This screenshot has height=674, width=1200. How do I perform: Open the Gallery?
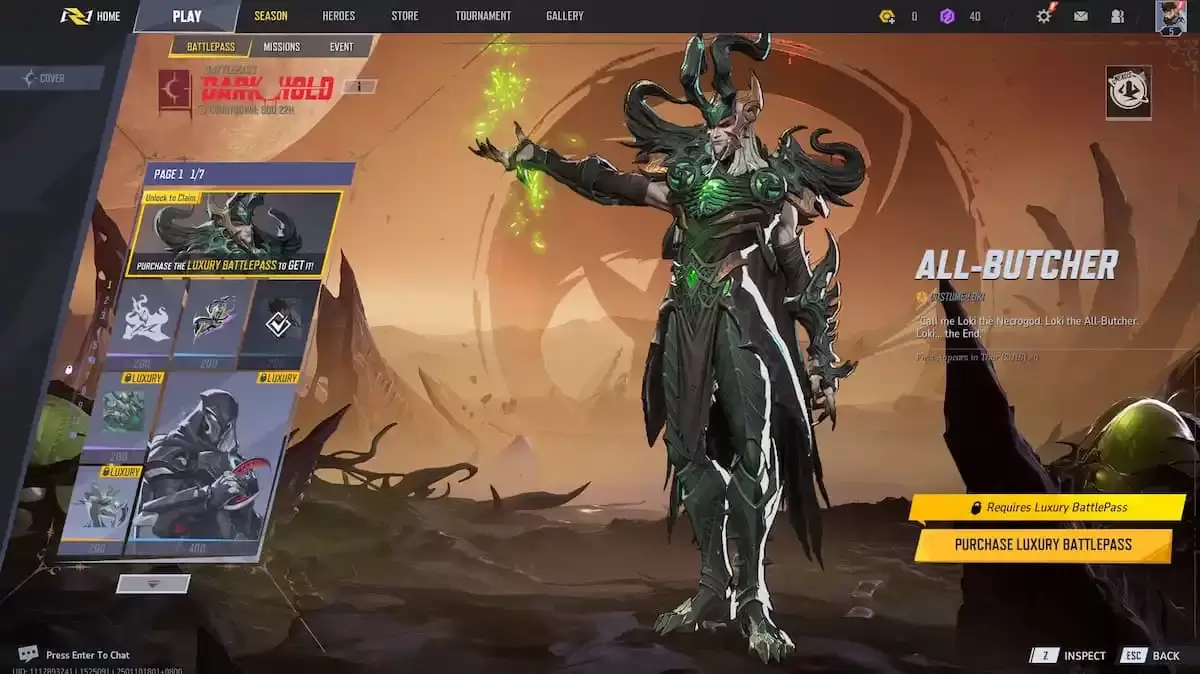565,16
